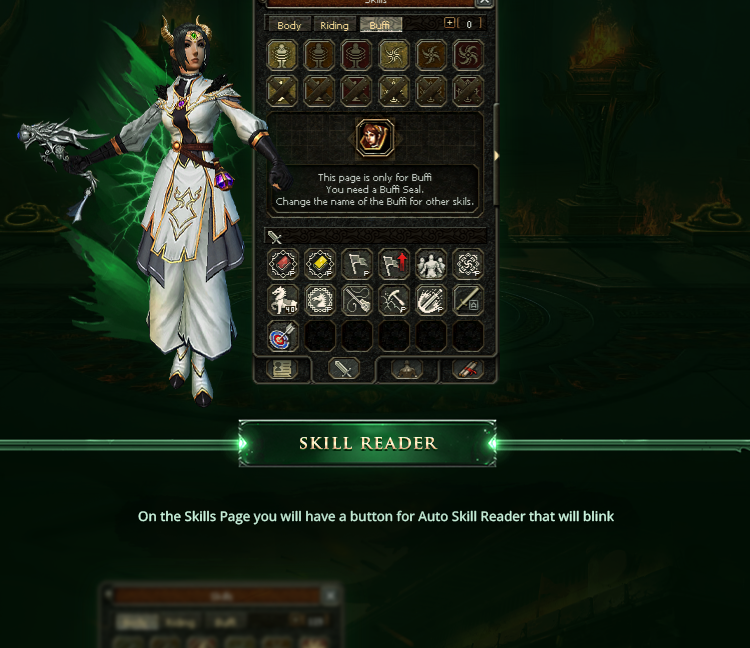This screenshot has height=648, width=750.
Task: Close the Skills window
Action: 484,3
